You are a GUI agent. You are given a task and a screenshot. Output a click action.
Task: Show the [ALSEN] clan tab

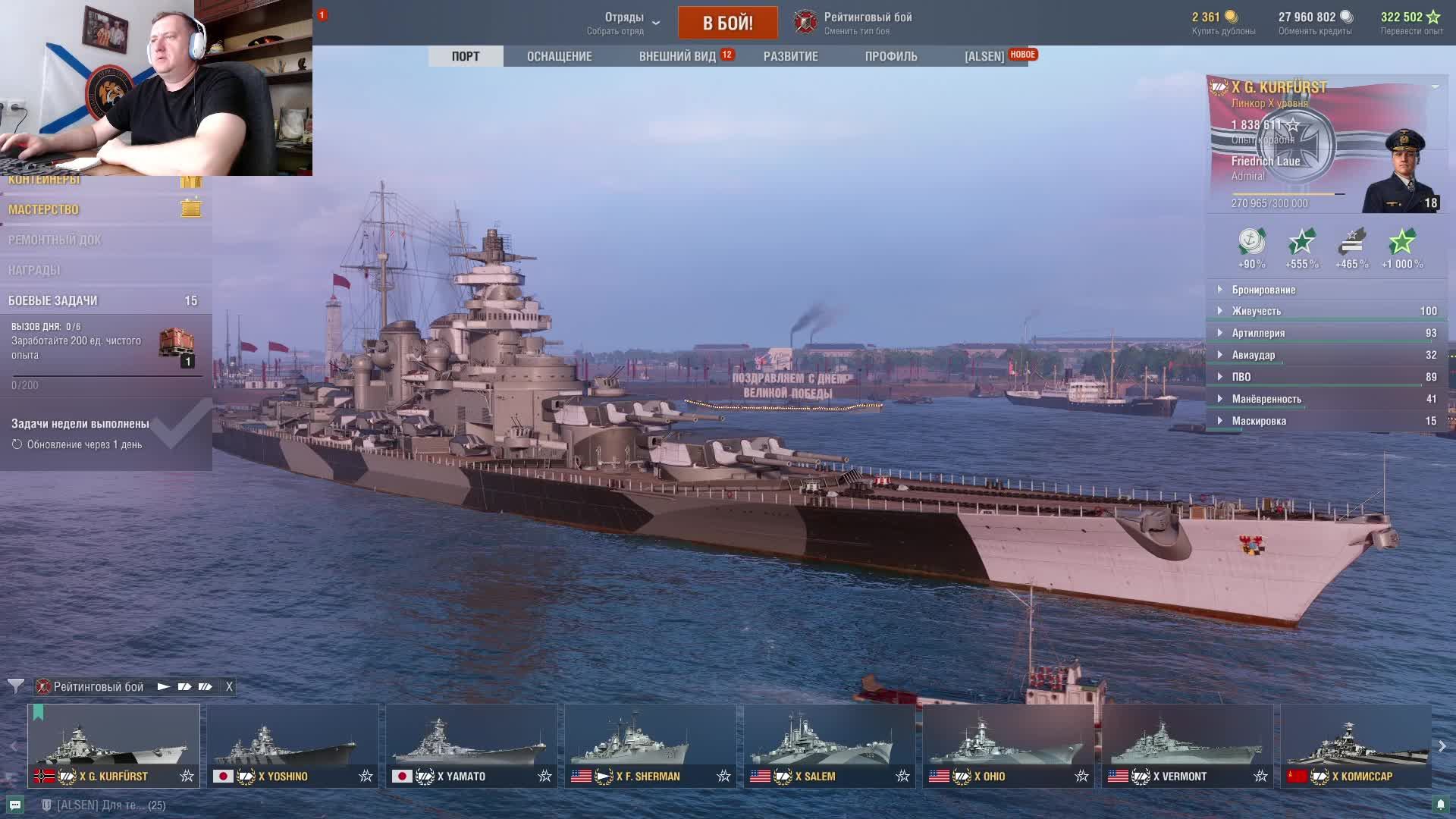(x=984, y=56)
